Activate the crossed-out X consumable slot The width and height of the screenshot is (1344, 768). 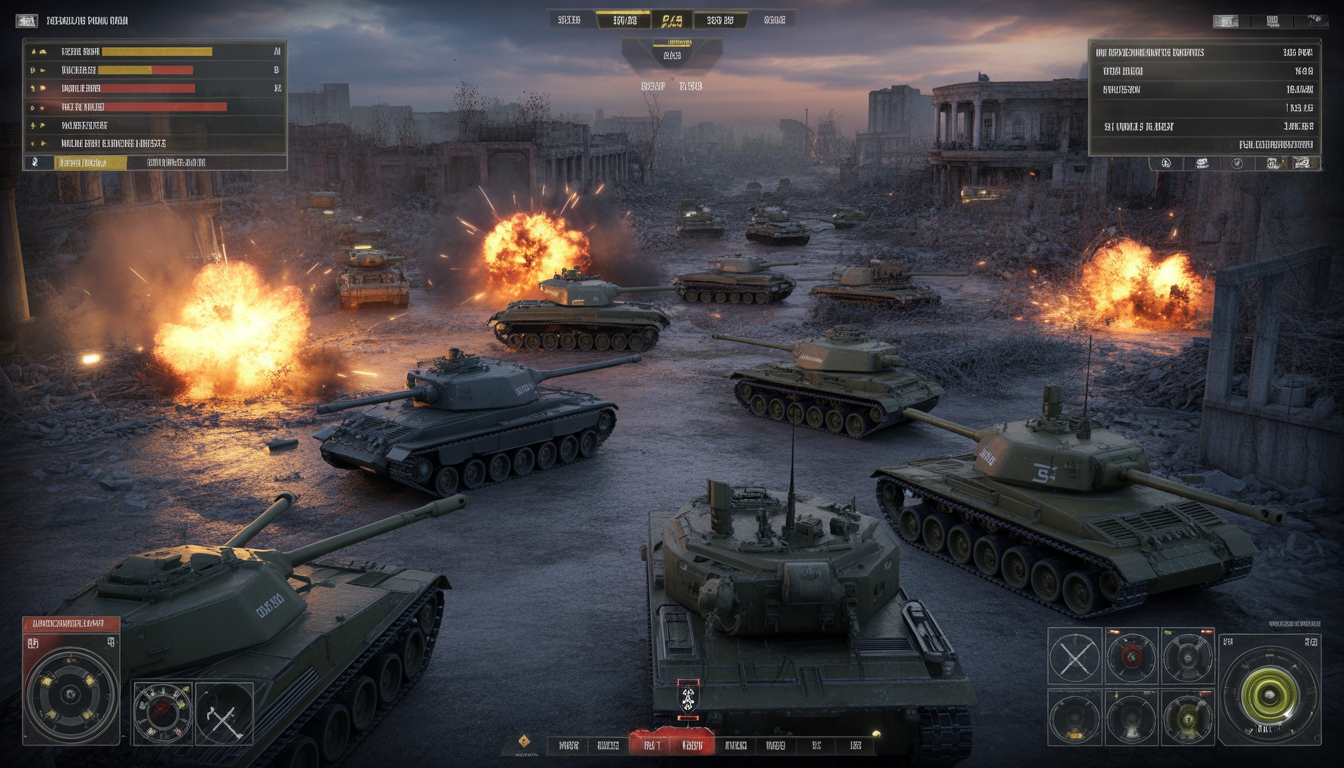pyautogui.click(x=1074, y=656)
